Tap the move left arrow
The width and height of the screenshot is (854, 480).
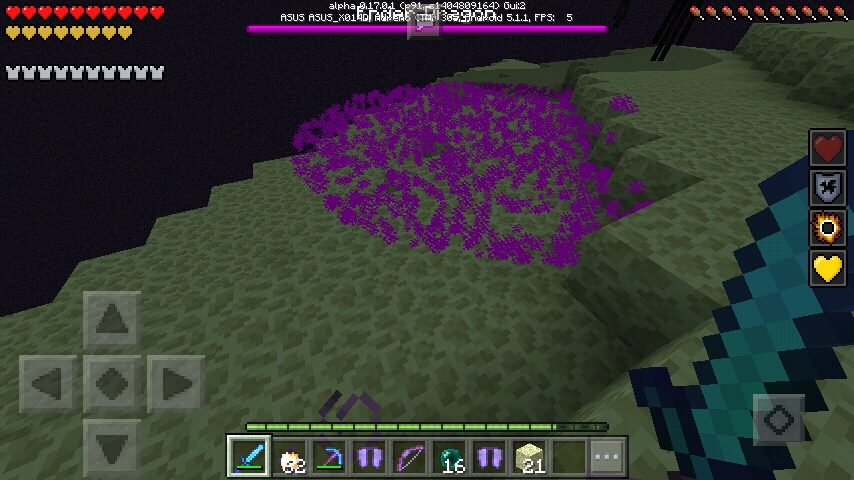pos(48,383)
